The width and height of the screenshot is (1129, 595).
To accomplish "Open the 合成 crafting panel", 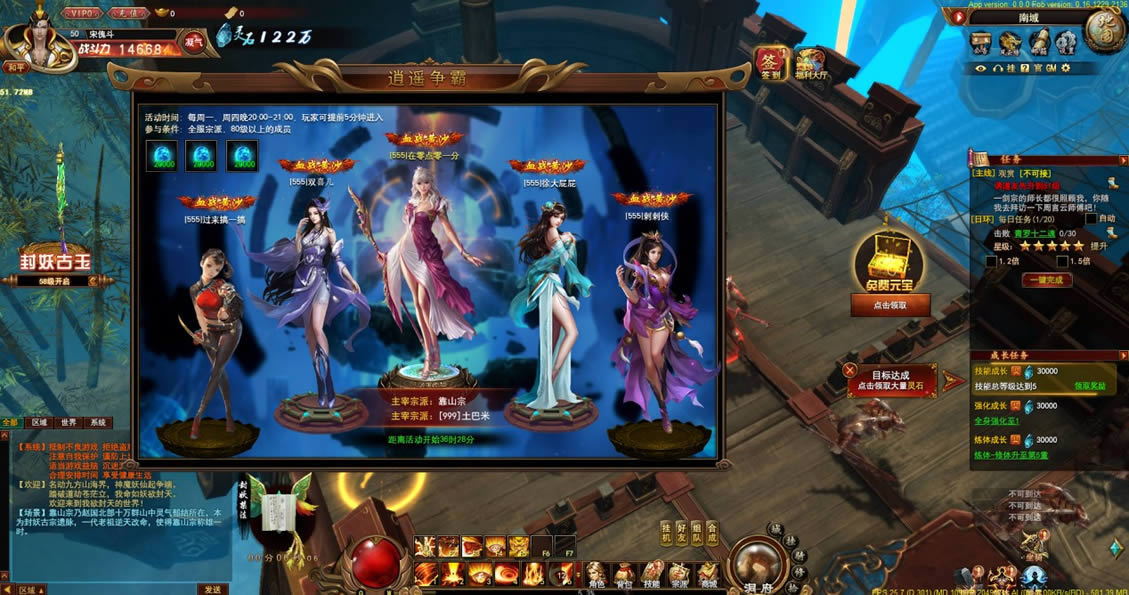I will (x=711, y=533).
